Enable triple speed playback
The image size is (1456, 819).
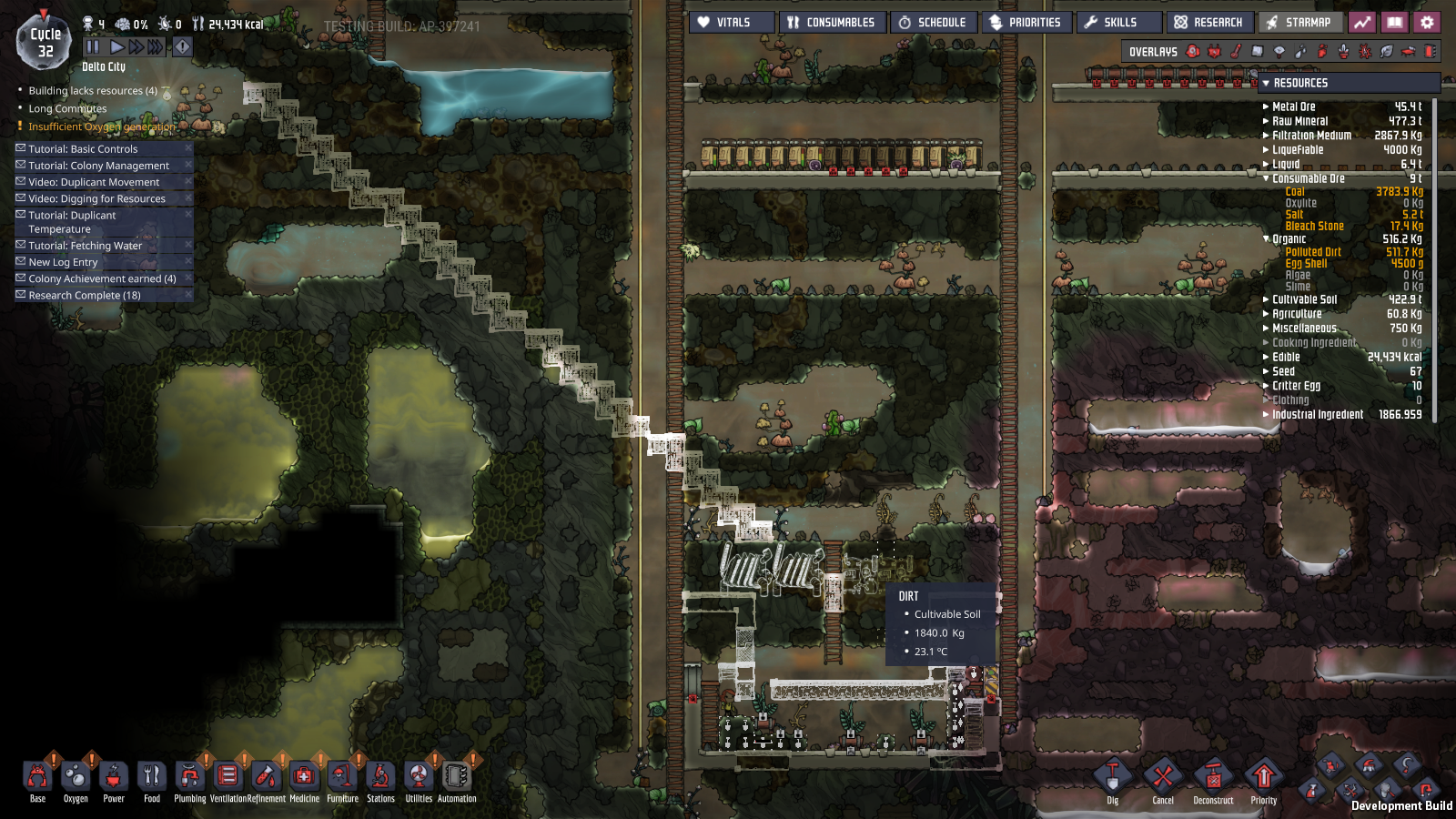click(154, 47)
